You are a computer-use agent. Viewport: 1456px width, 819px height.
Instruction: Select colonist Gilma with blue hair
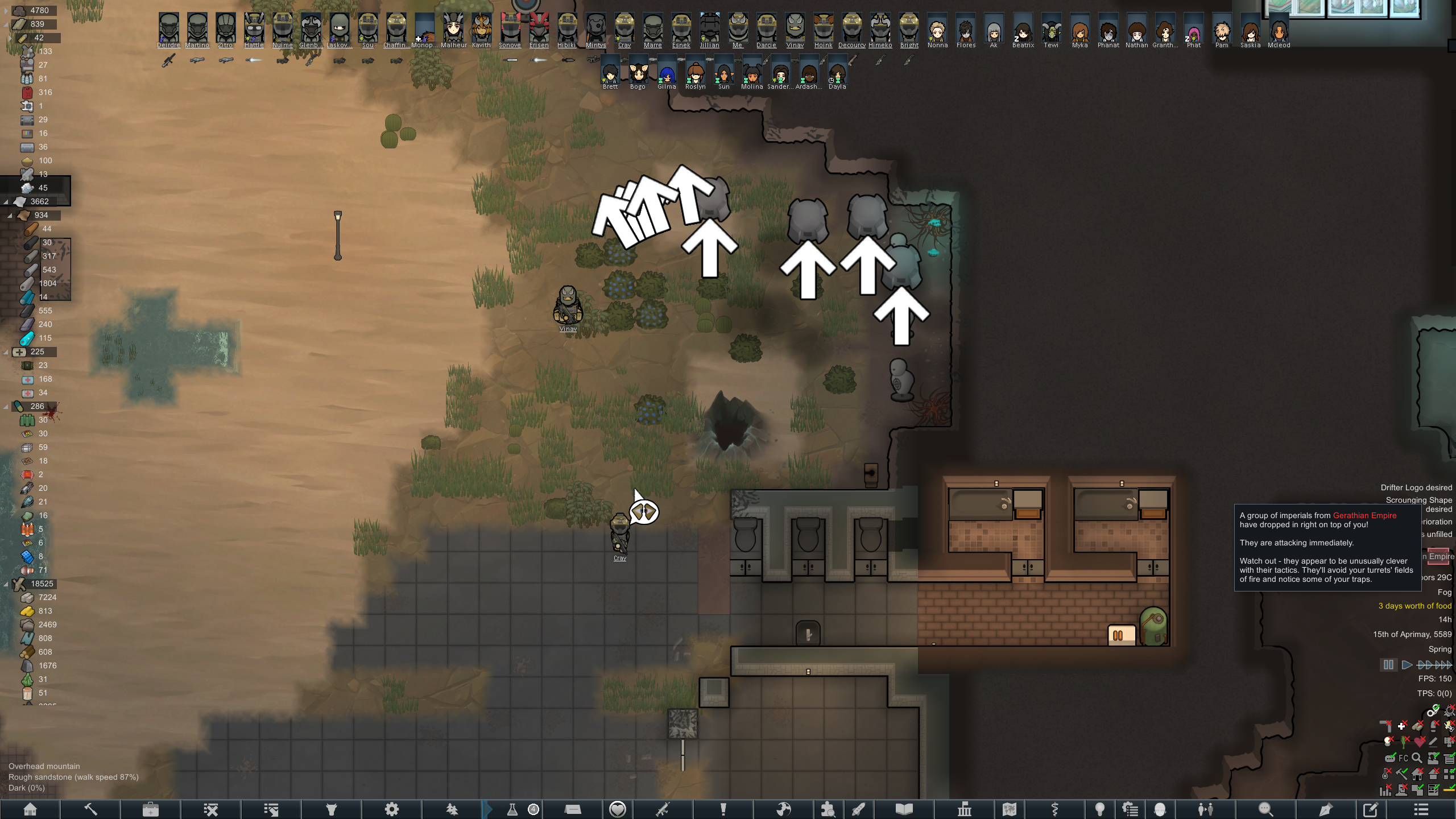point(667,74)
